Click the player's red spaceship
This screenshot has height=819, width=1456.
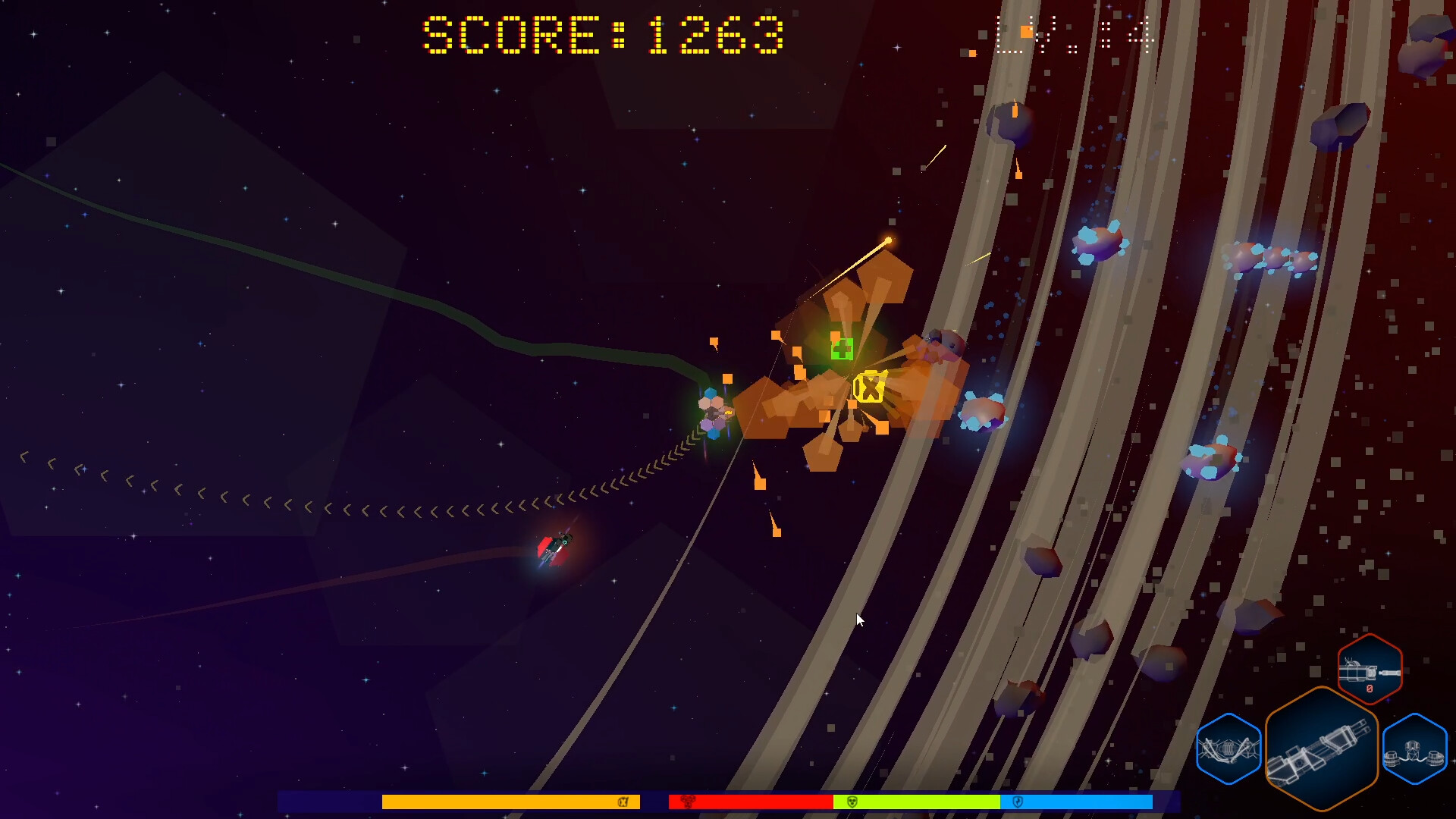click(556, 548)
